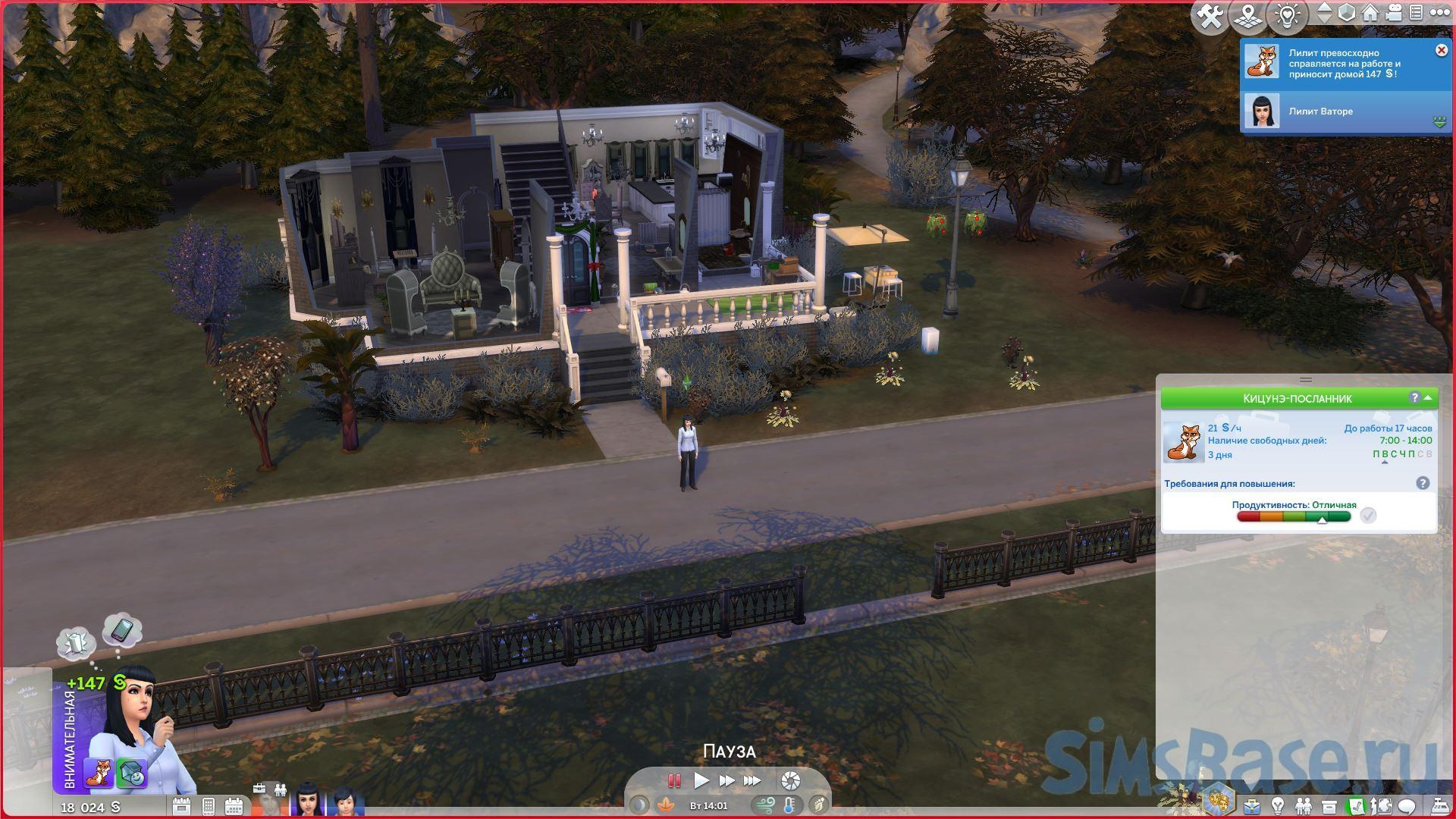Screen dimensions: 1456x819
Task: Open the camera controls icon
Action: (1393, 13)
